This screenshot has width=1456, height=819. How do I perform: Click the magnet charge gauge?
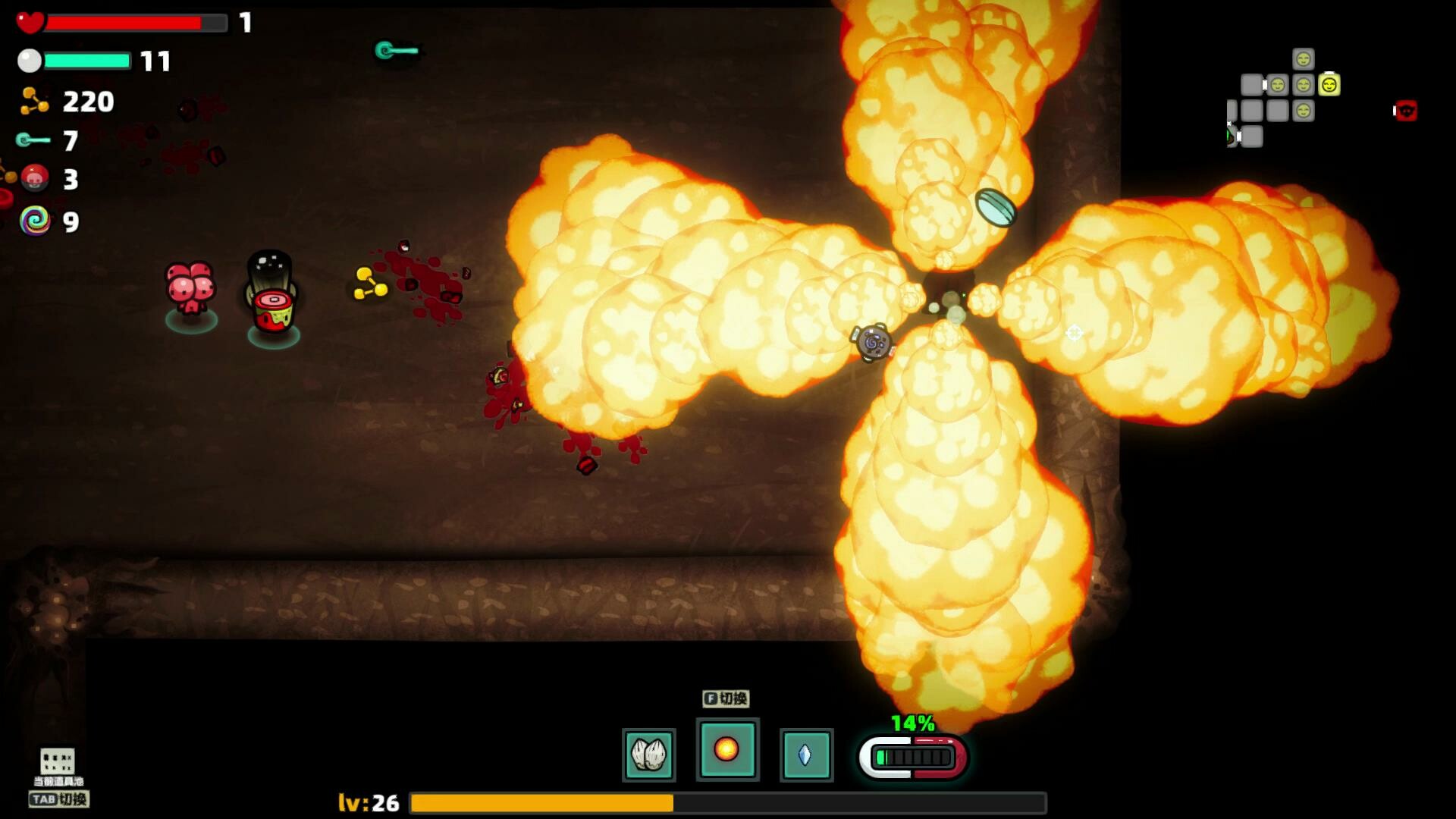[x=913, y=757]
